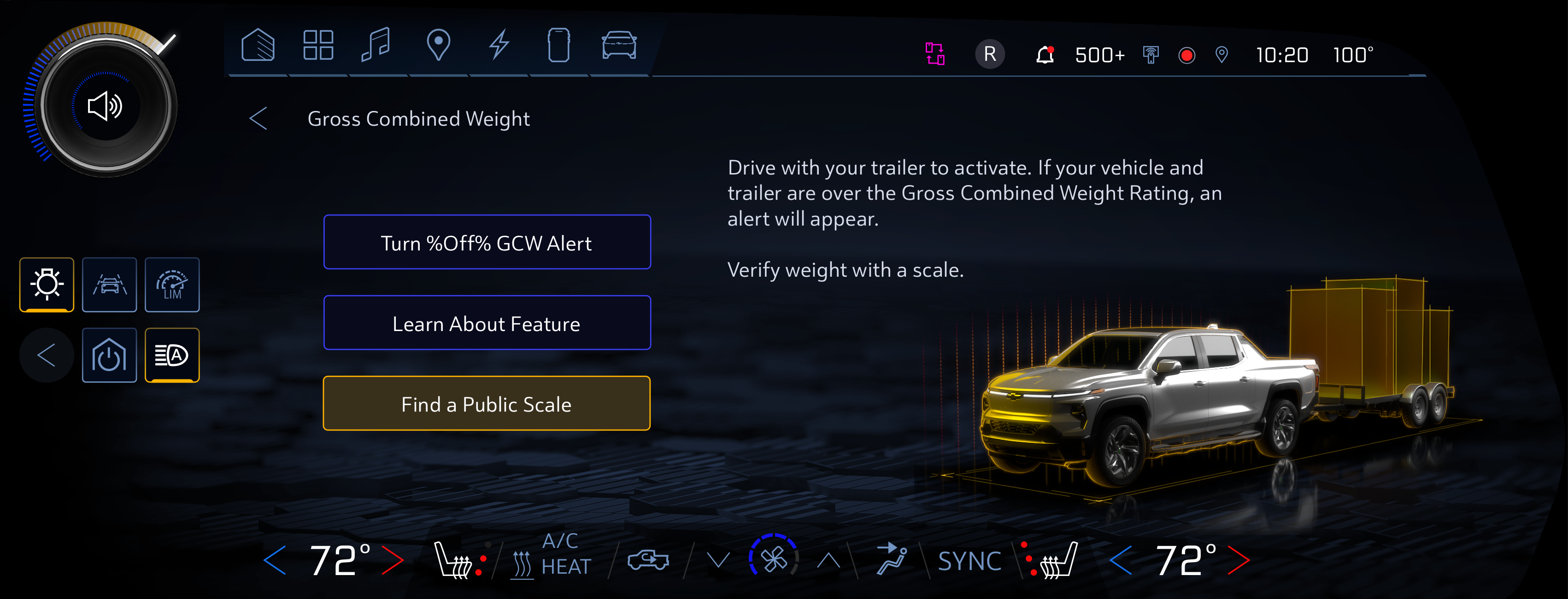Screen dimensions: 1568x599
Task: Select Find a Public Scale
Action: [x=487, y=403]
